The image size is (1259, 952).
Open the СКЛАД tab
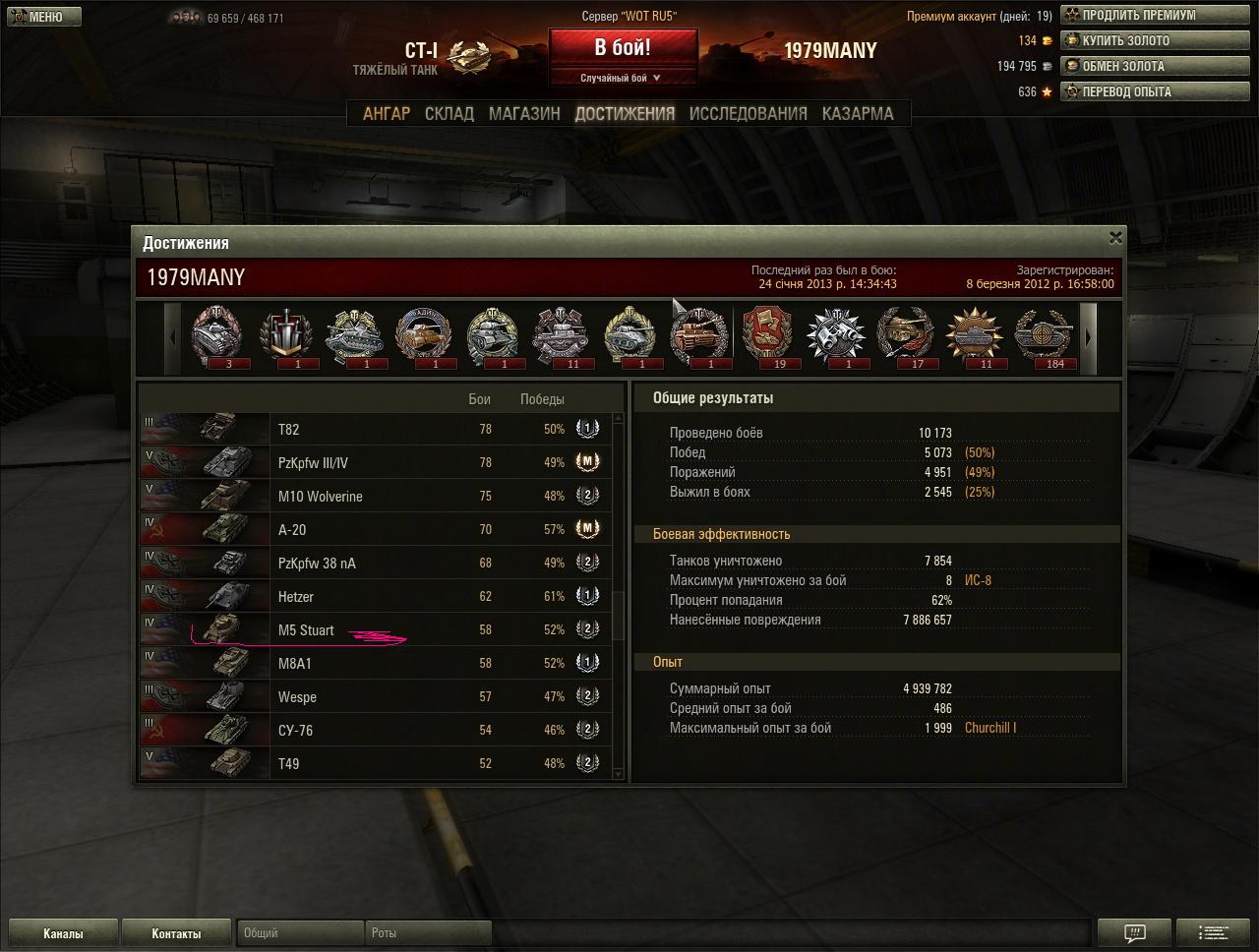point(450,113)
